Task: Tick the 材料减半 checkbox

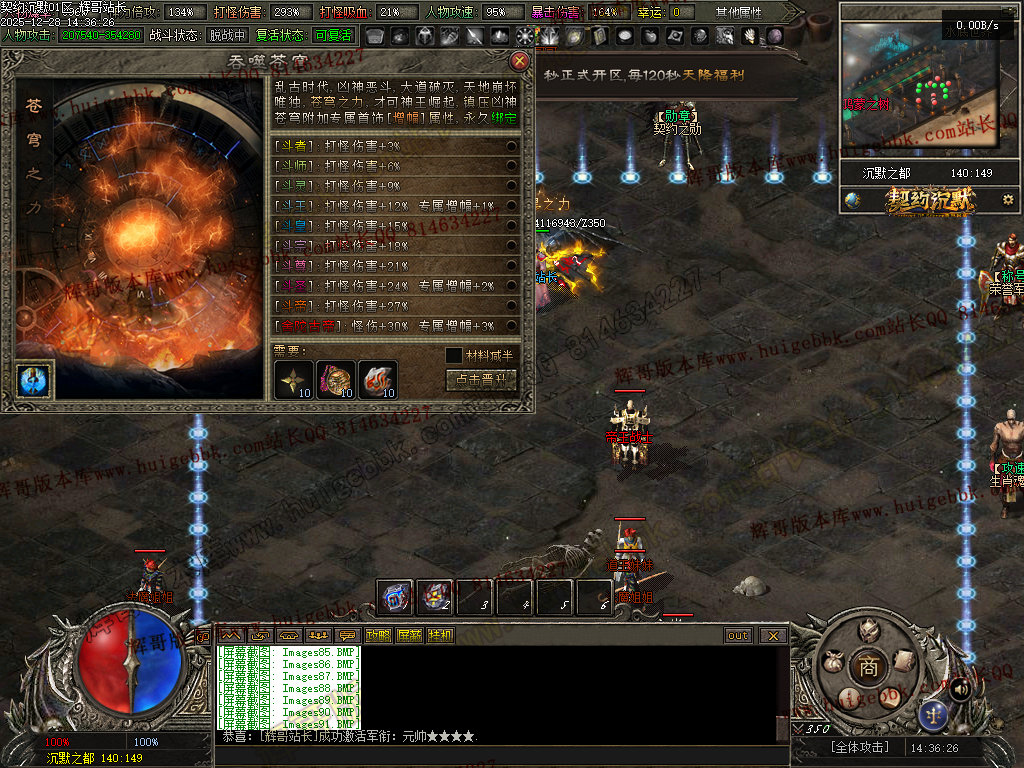Action: (454, 355)
